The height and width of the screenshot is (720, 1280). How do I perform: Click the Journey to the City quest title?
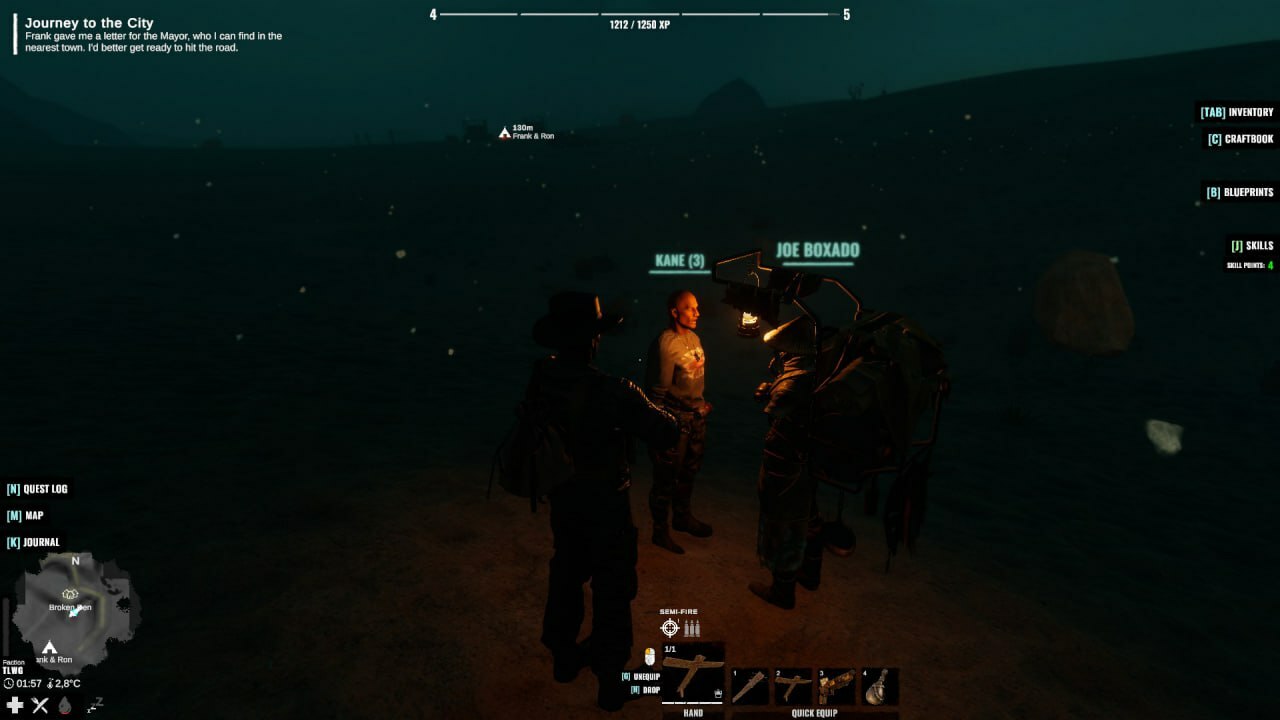(89, 22)
